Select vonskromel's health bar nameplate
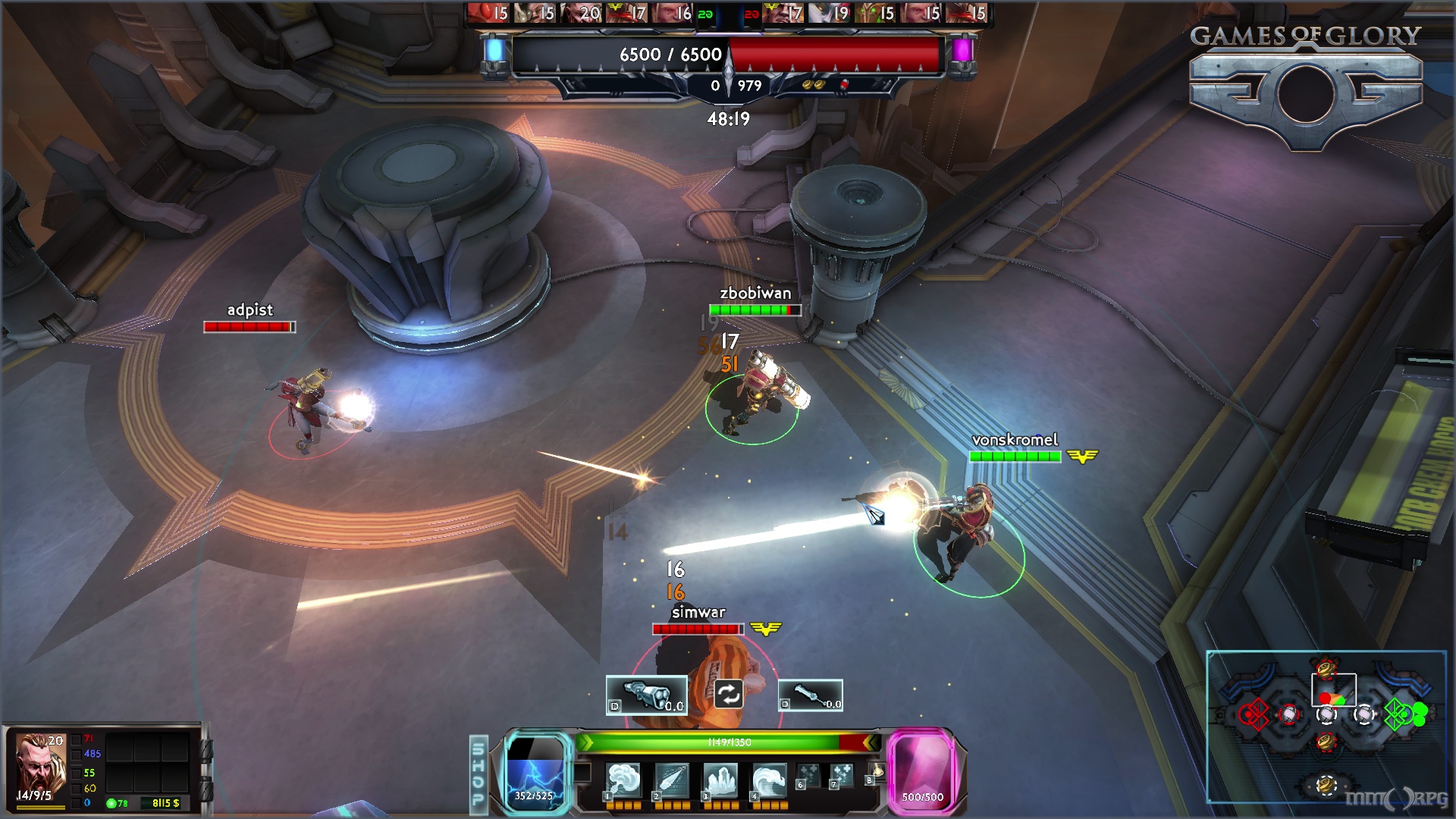The width and height of the screenshot is (1456, 819). click(x=1015, y=456)
